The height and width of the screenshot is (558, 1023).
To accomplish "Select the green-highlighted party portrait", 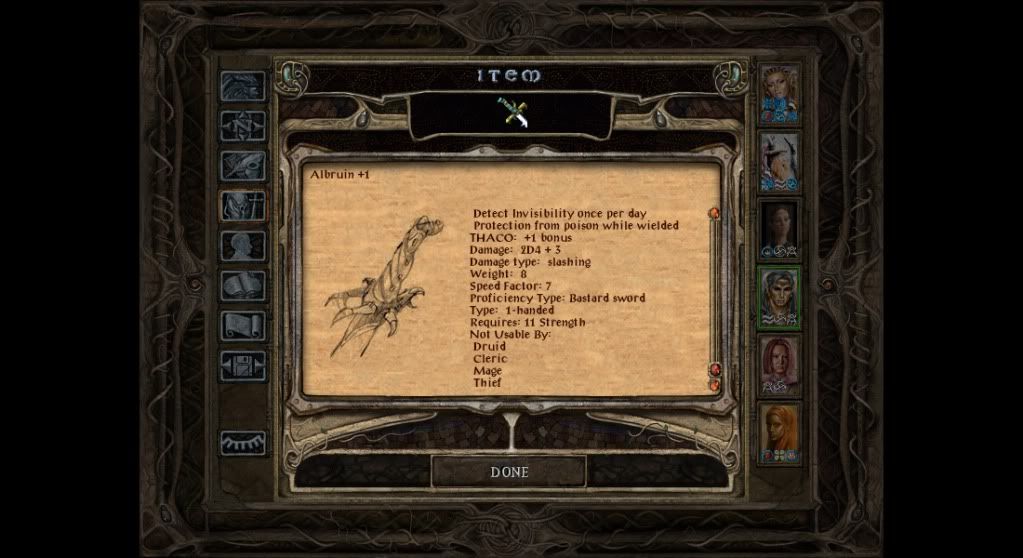I will [779, 297].
